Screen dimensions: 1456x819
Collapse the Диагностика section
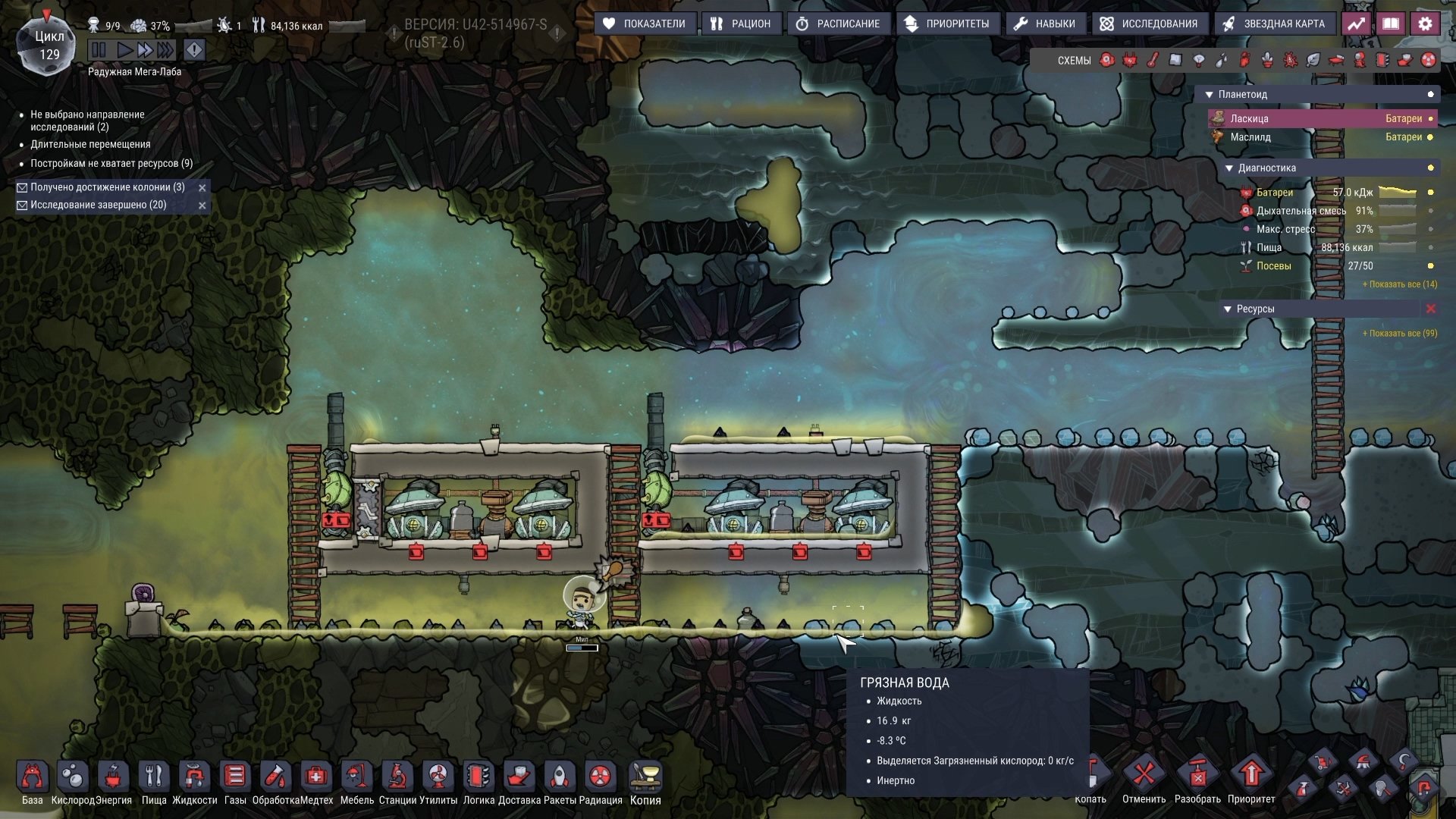pyautogui.click(x=1229, y=168)
